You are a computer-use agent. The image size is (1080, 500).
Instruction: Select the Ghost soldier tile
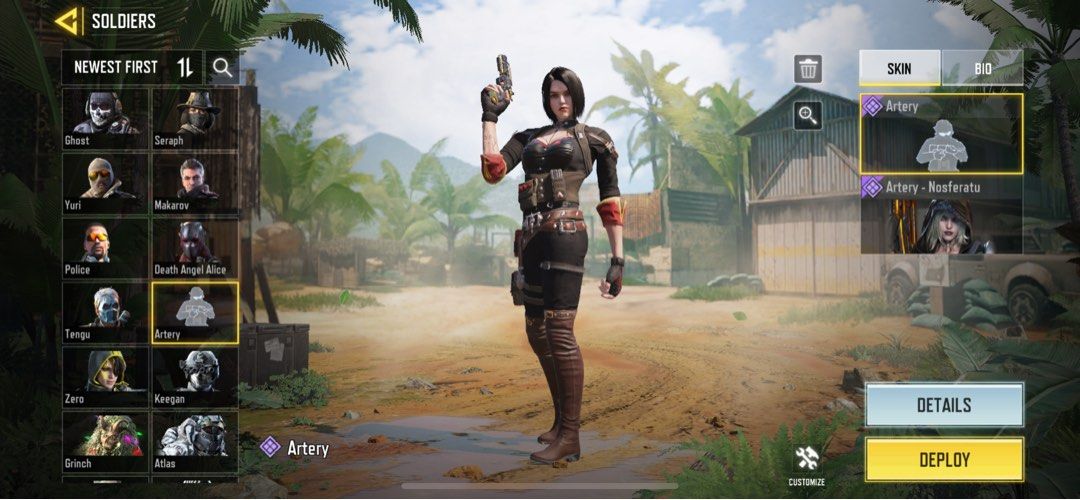click(x=105, y=118)
